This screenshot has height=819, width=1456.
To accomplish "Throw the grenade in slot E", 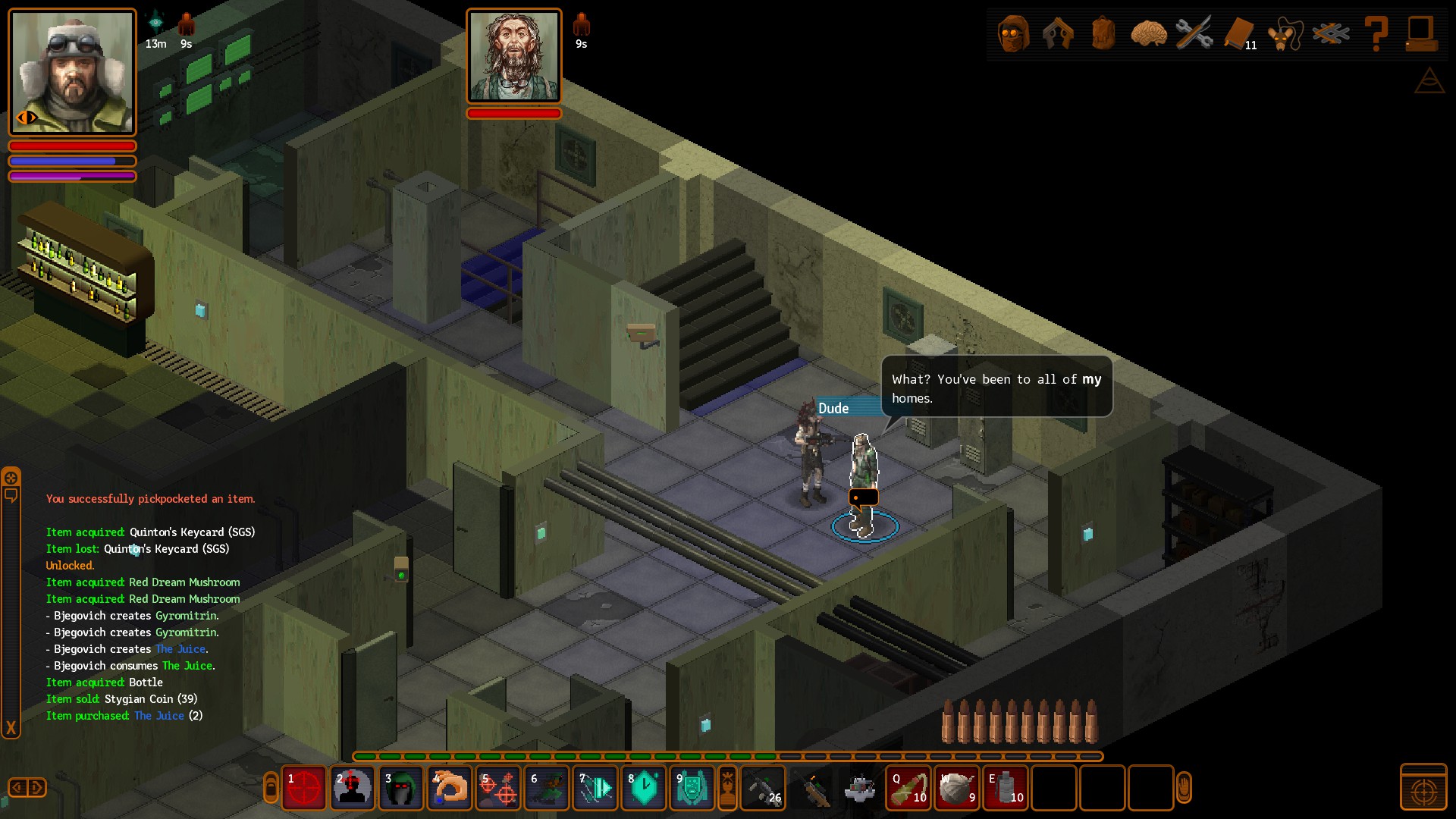I will click(1006, 789).
